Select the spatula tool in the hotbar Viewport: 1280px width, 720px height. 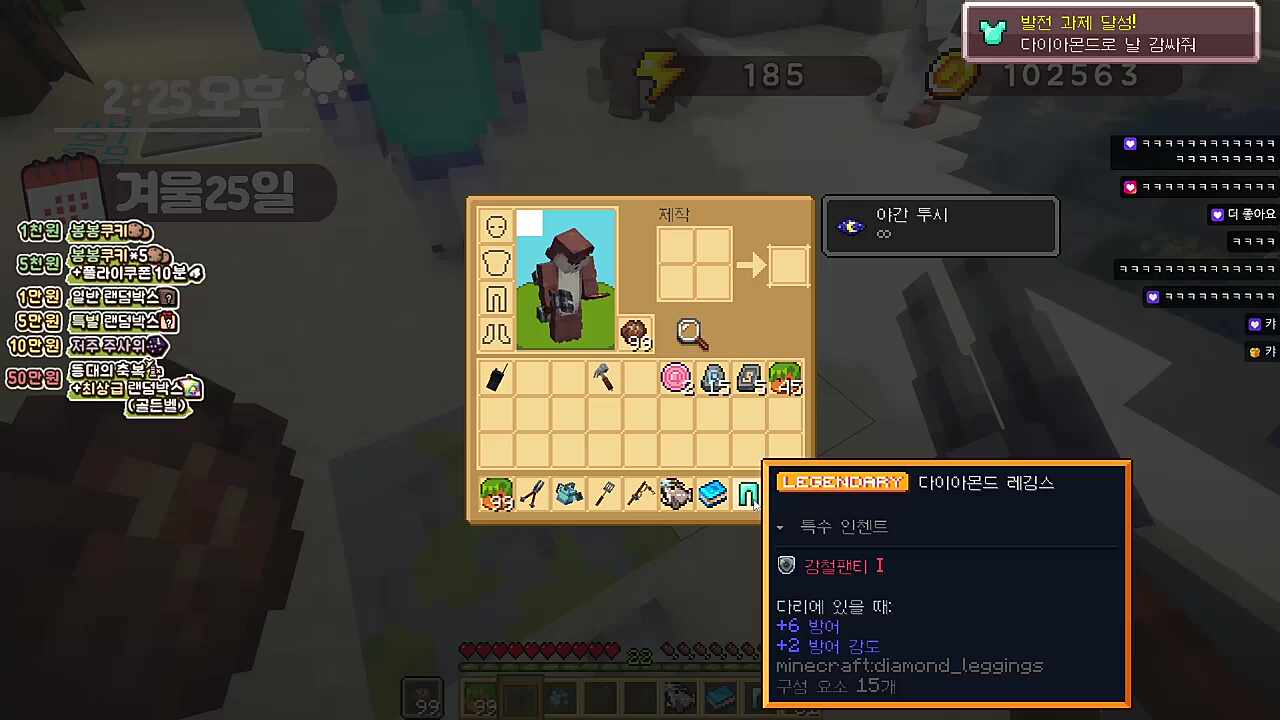[x=605, y=493]
